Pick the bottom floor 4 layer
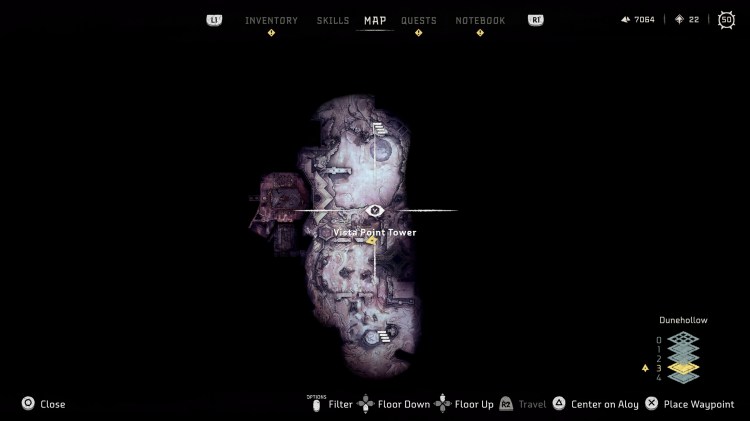This screenshot has height=421, width=750. [683, 377]
